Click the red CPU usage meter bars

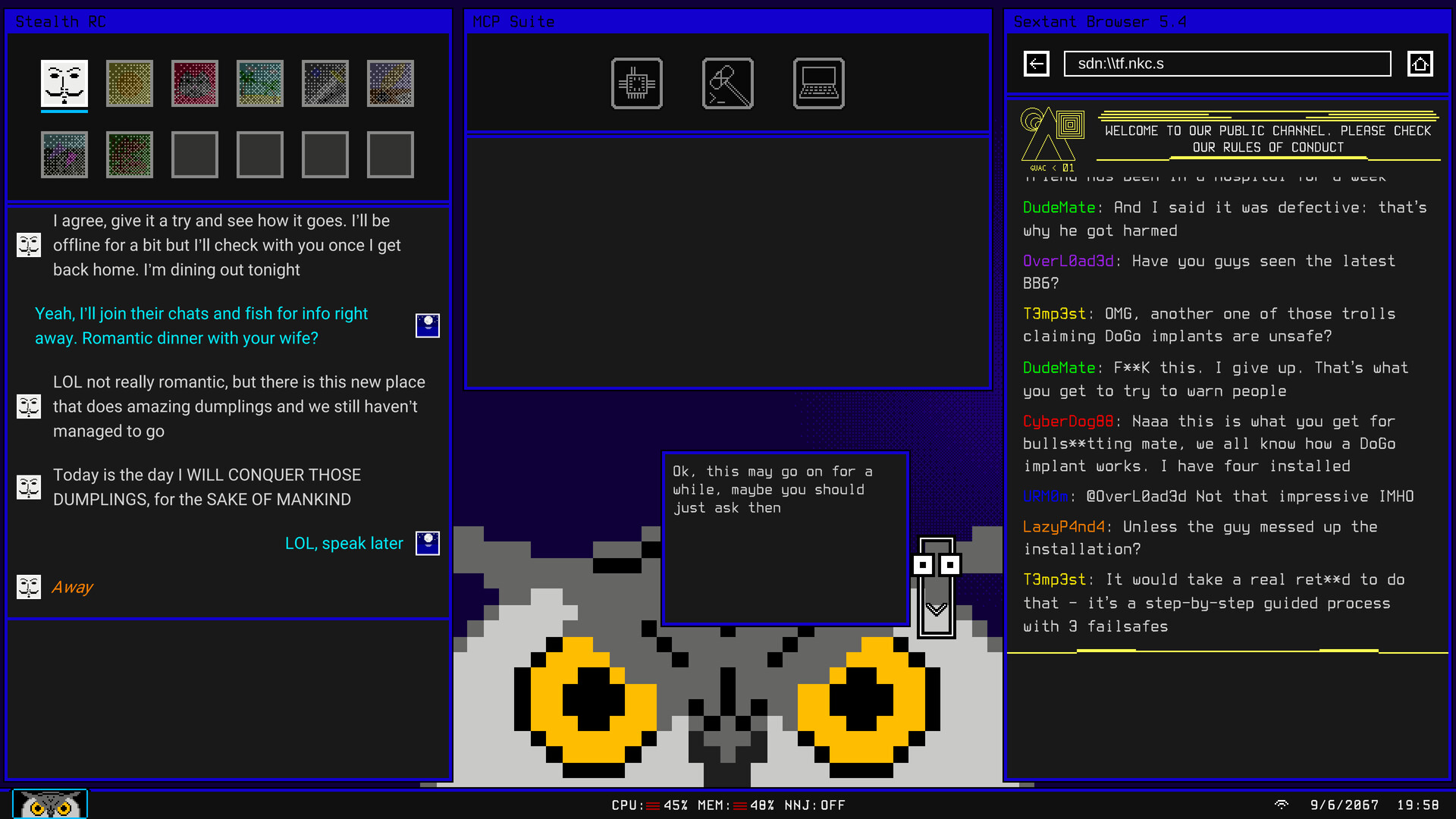click(x=654, y=805)
